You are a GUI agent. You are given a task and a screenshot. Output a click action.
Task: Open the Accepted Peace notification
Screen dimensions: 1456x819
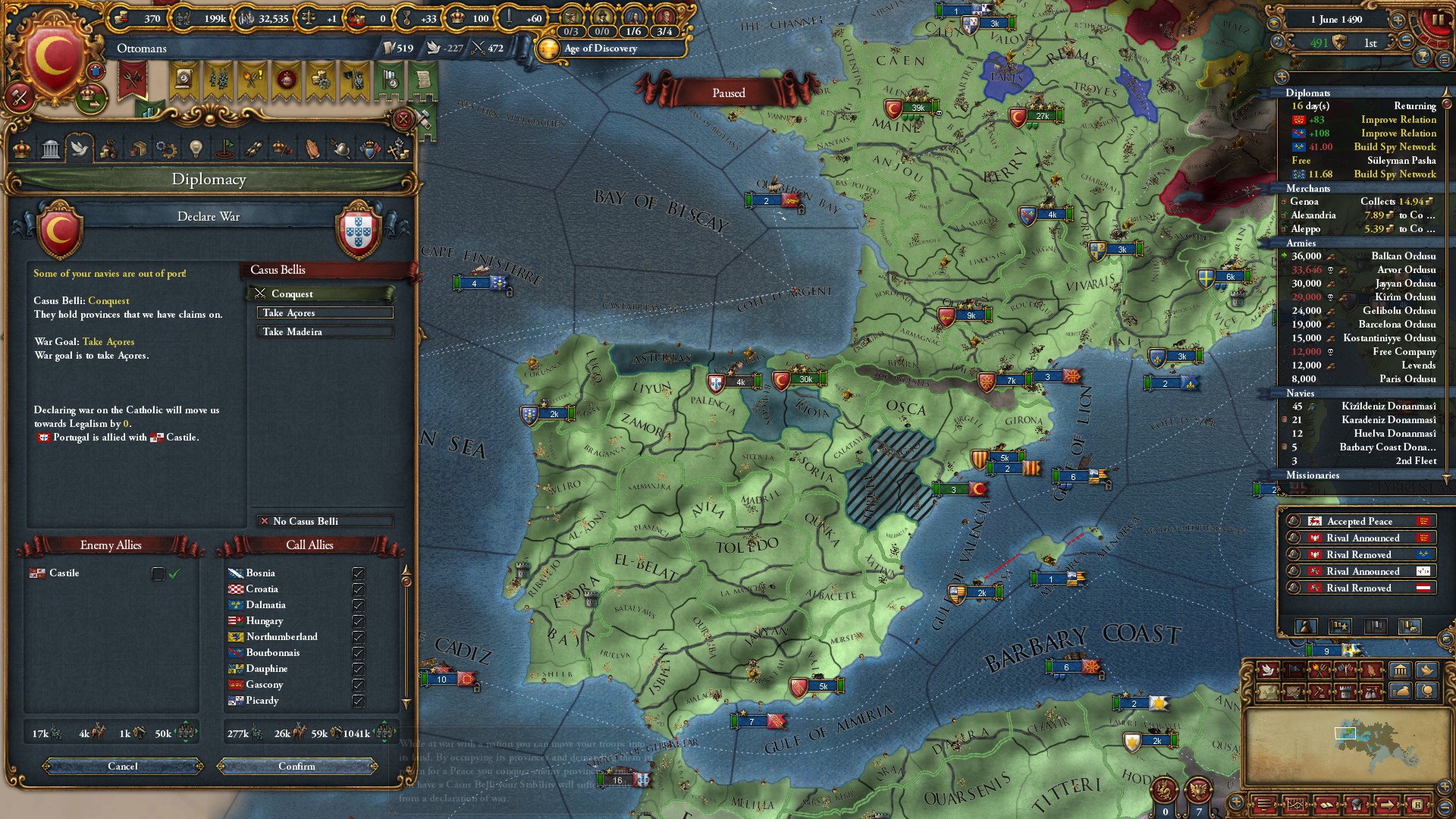coord(1359,521)
